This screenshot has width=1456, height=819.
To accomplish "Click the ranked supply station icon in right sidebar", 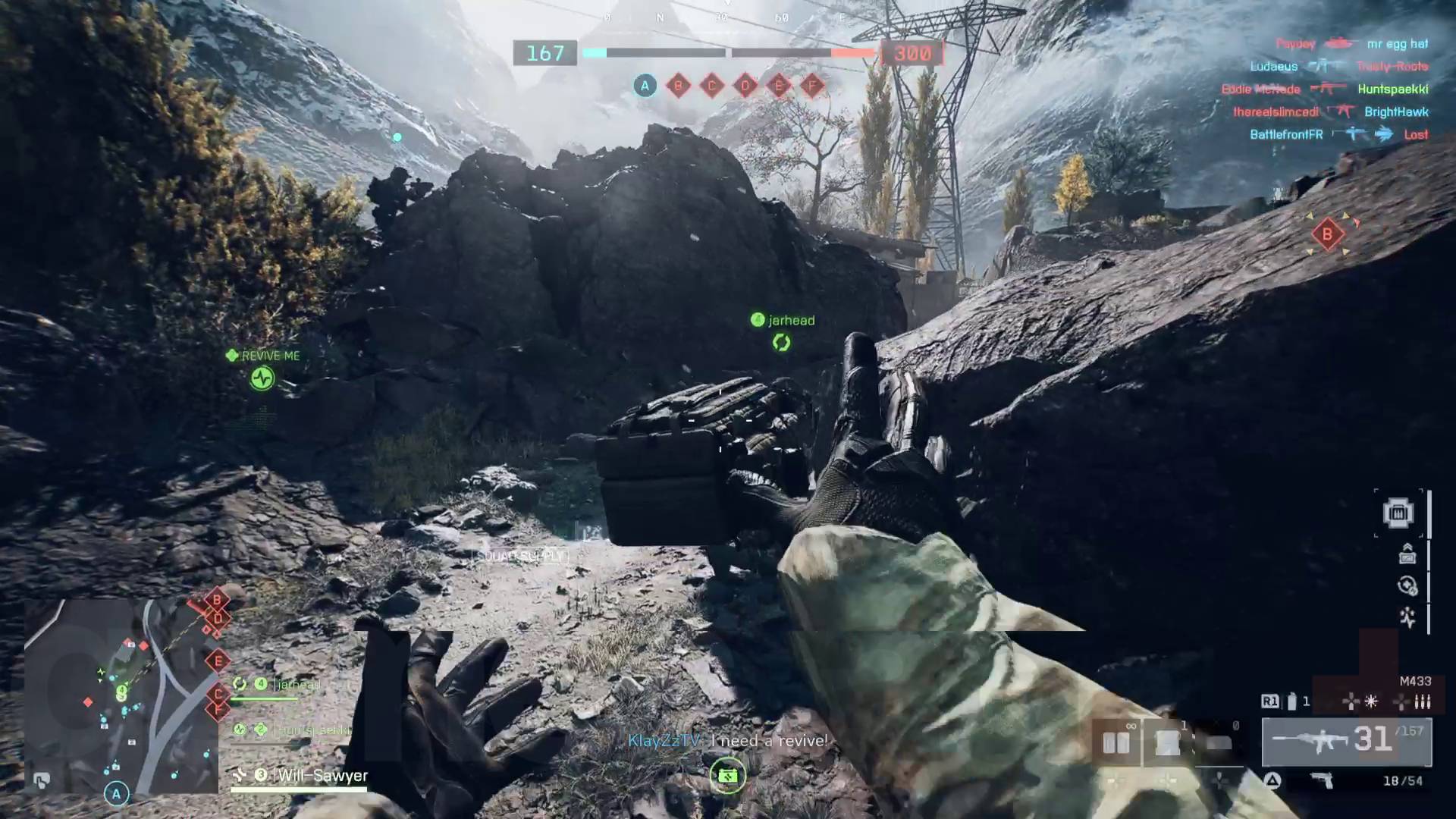I will (1407, 555).
